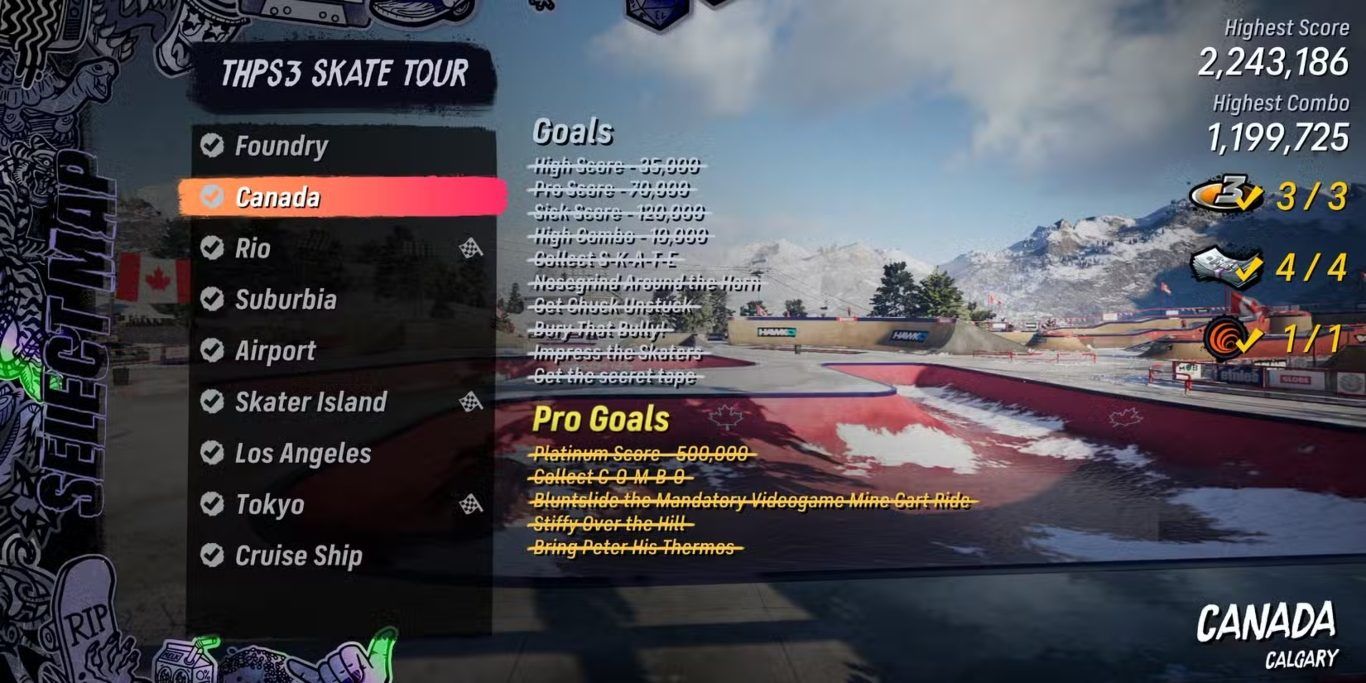Select Skater Island from the list
Image resolution: width=1366 pixels, height=683 pixels.
click(x=310, y=402)
